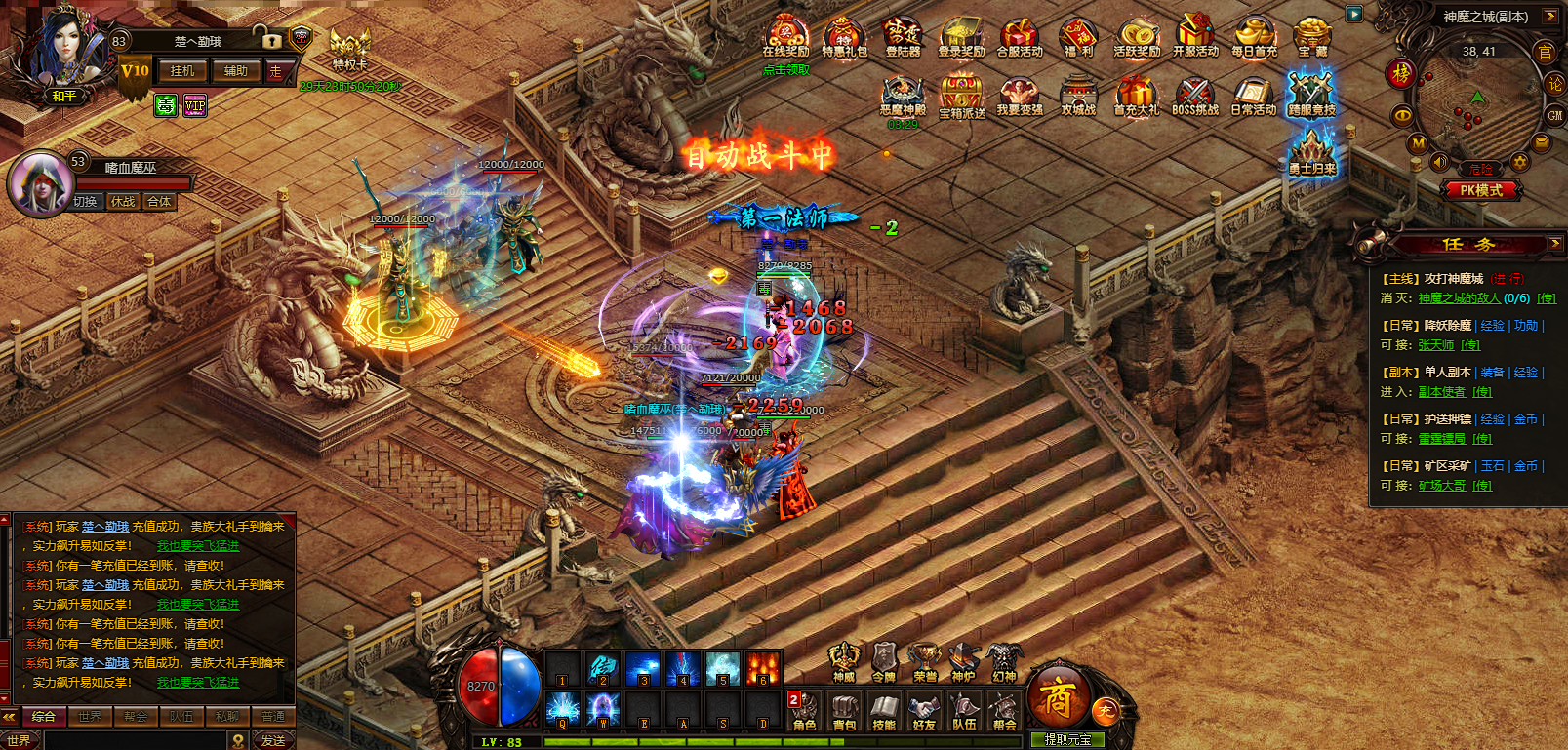The image size is (1568, 750).
Task: Click the pet's 合体 merge button
Action: [159, 202]
